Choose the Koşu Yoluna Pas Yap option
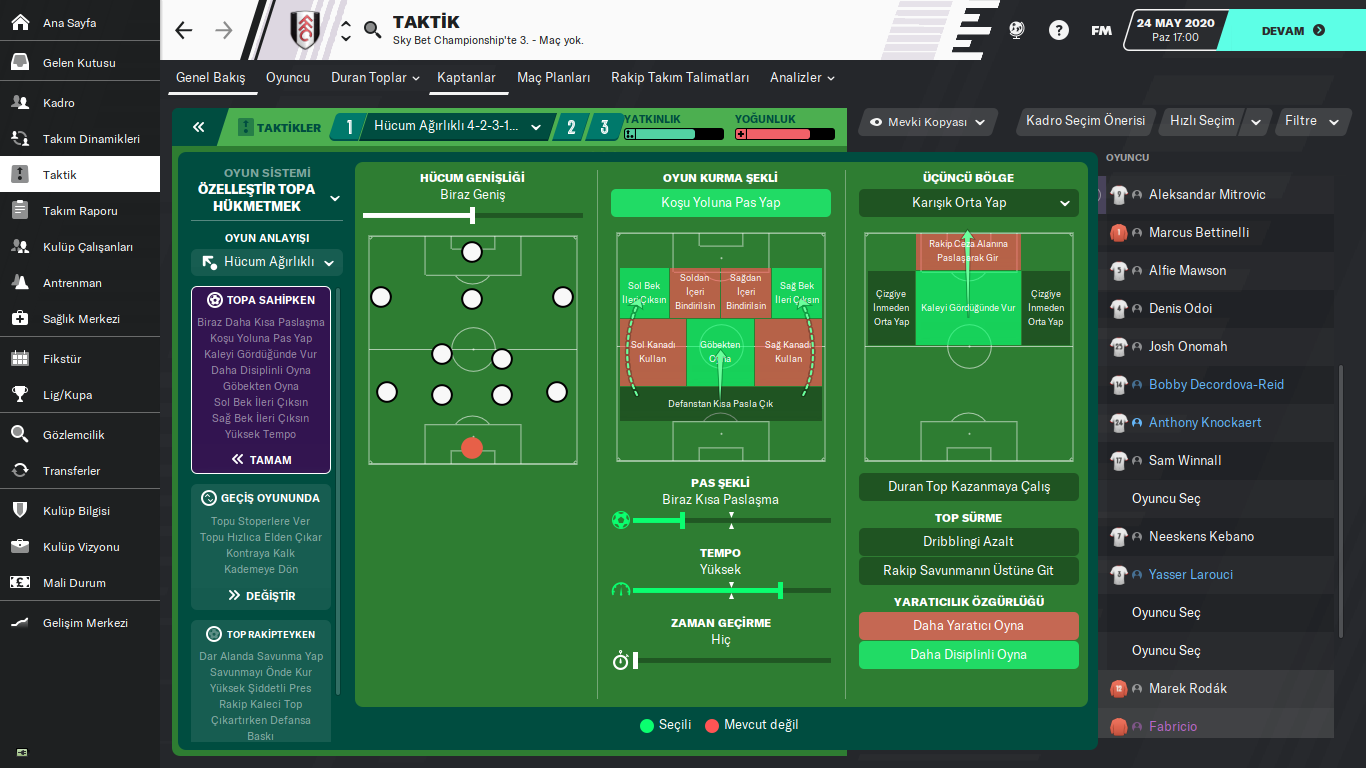 720,203
